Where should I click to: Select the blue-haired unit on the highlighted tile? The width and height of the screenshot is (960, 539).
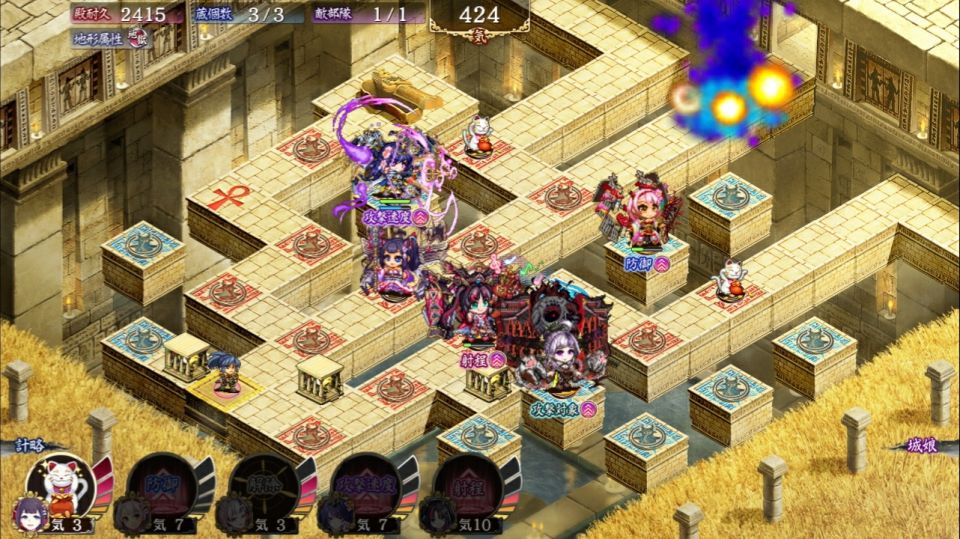coord(226,371)
